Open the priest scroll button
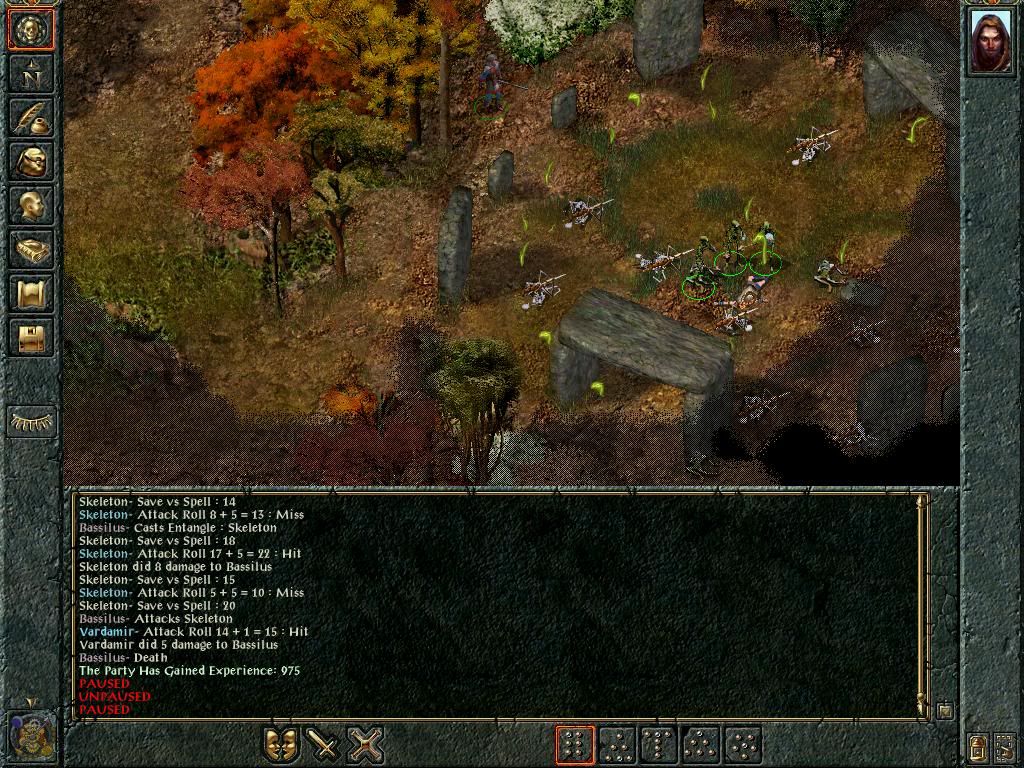The width and height of the screenshot is (1024, 768). point(31,293)
